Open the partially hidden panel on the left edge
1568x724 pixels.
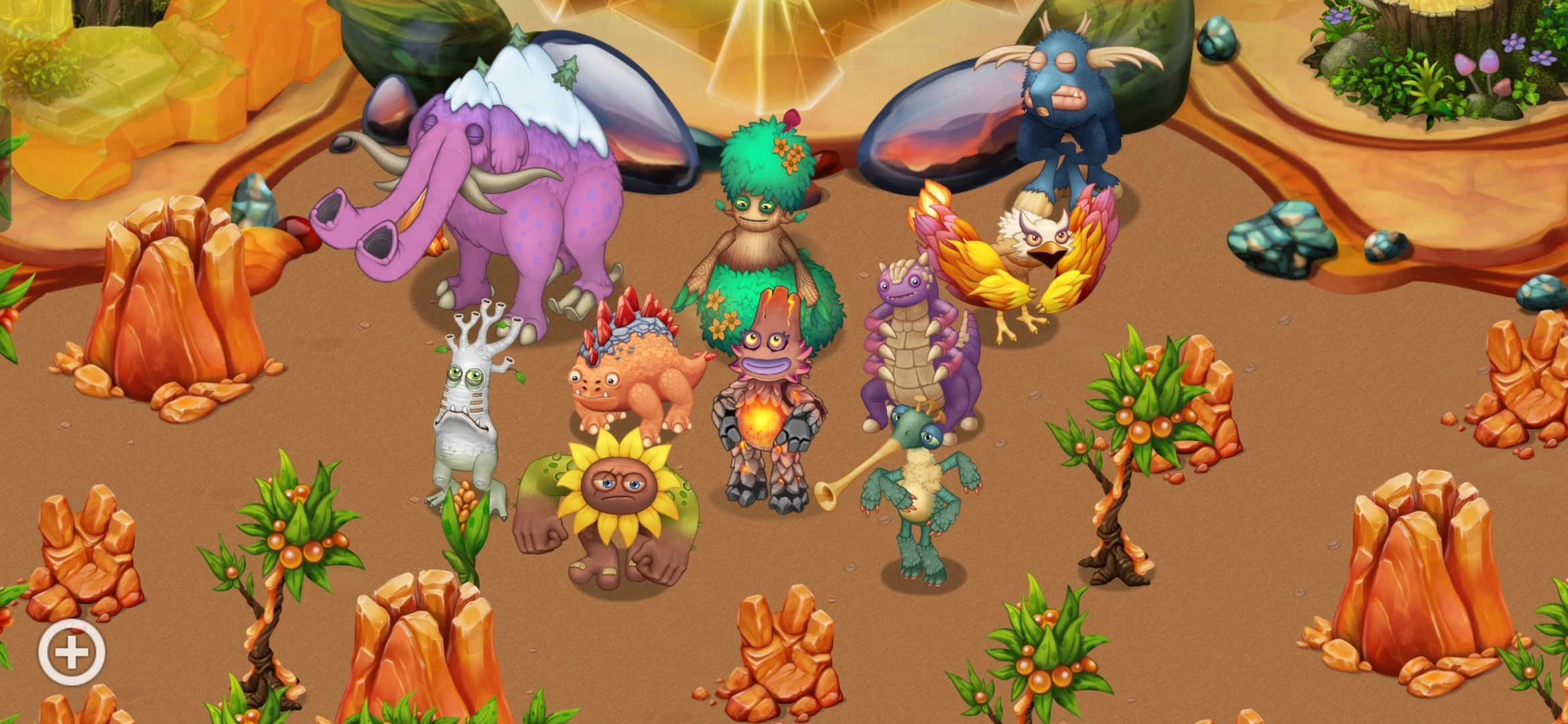tap(5, 168)
